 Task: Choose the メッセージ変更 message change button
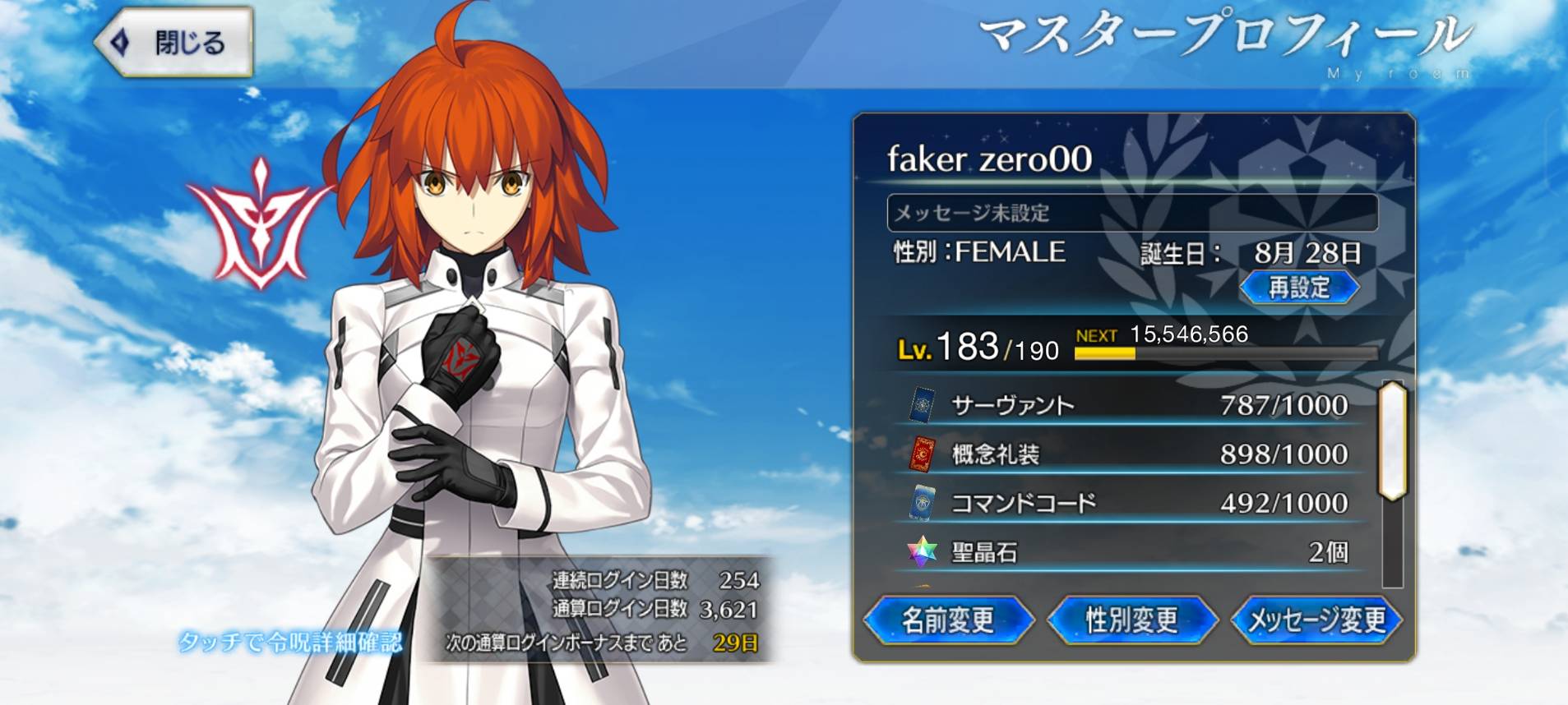(x=1316, y=620)
